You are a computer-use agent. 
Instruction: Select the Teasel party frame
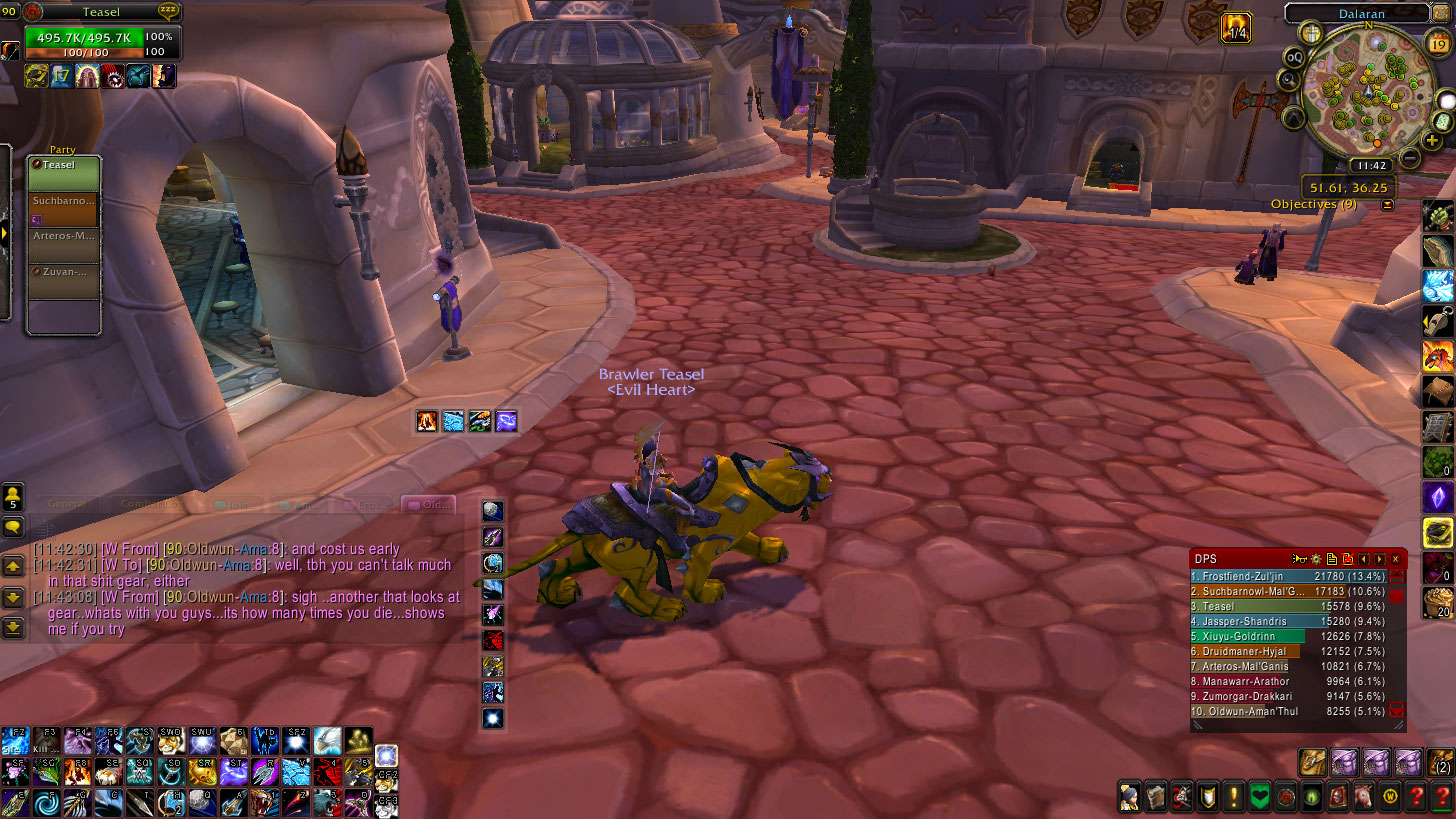(64, 172)
